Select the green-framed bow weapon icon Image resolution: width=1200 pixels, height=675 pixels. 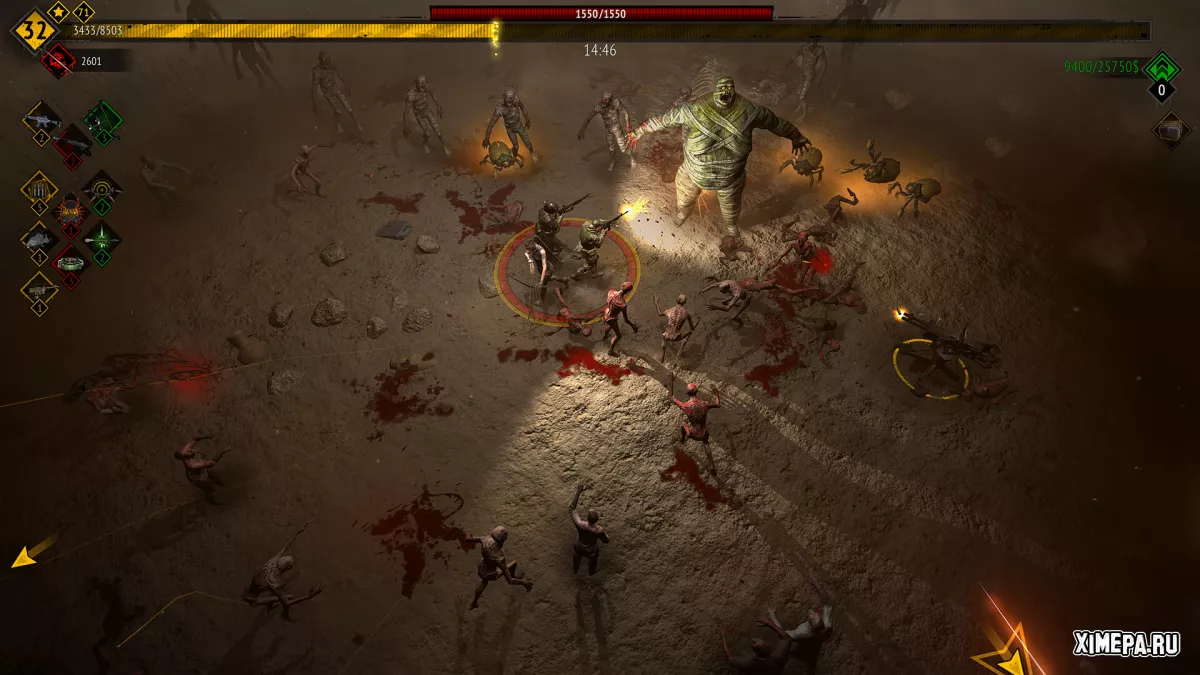pyautogui.click(x=102, y=121)
